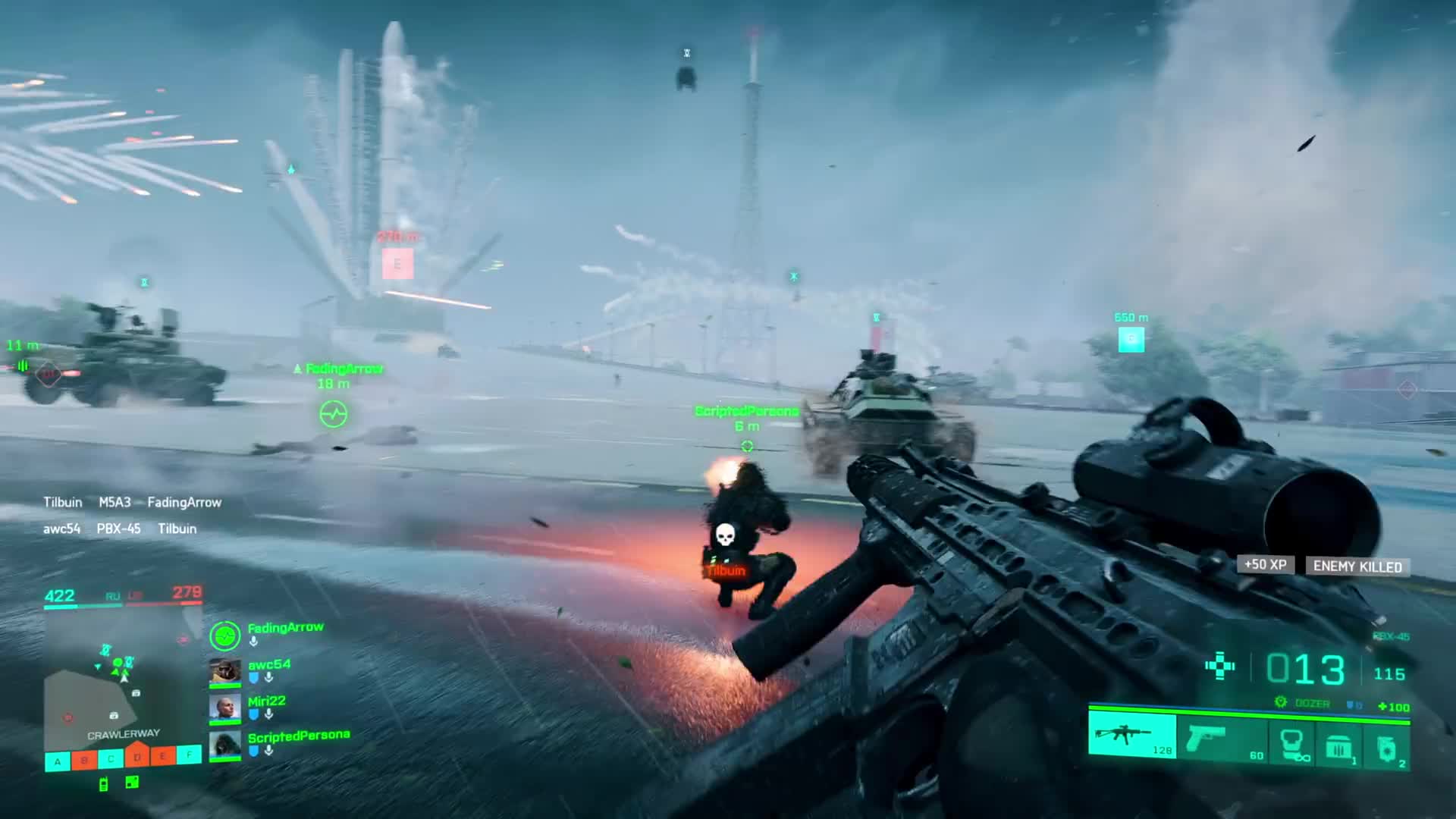Click the fire mode crosshair icon beside ammo
The image size is (1456, 819).
coord(1219,667)
